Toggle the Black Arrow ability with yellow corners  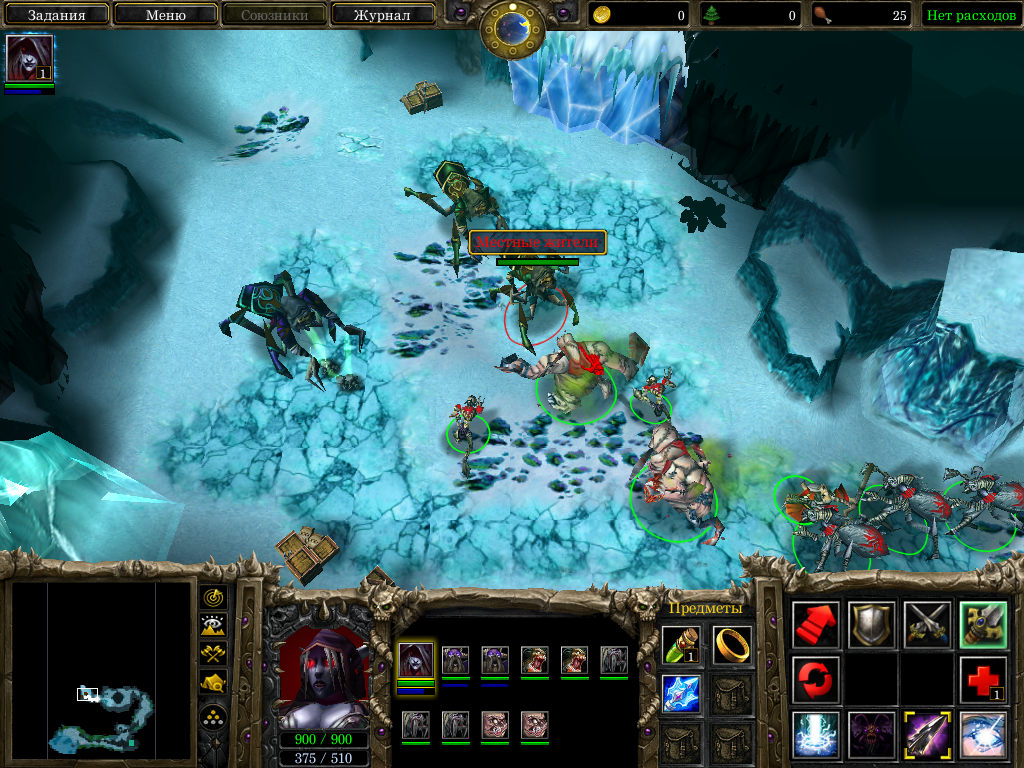927,735
